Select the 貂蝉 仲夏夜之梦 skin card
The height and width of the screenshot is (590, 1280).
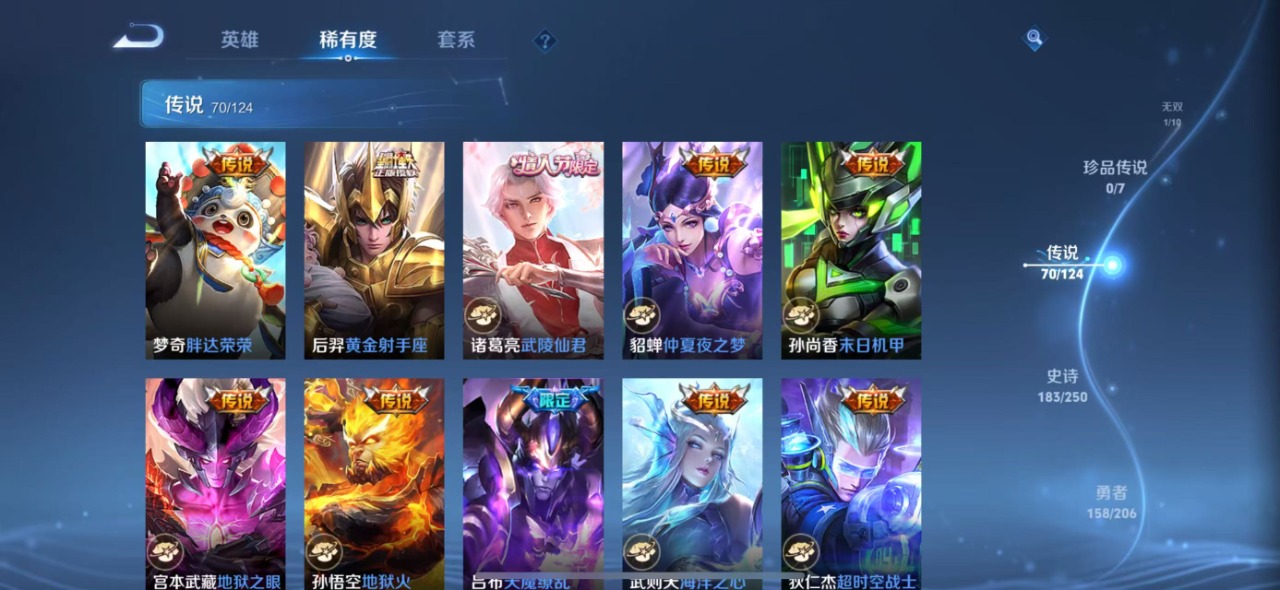[x=692, y=250]
